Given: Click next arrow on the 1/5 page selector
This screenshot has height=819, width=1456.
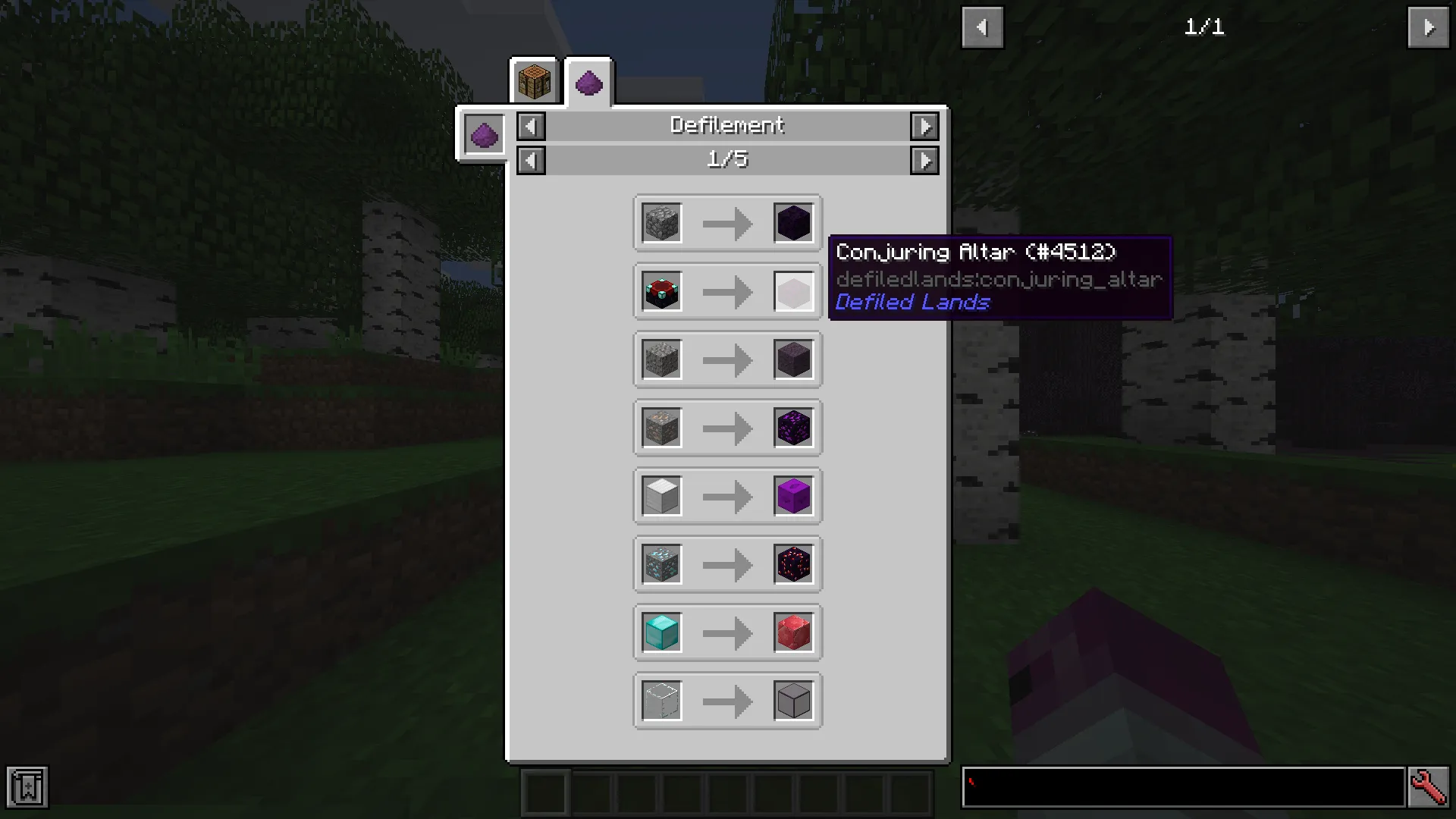Looking at the screenshot, I should click(924, 160).
